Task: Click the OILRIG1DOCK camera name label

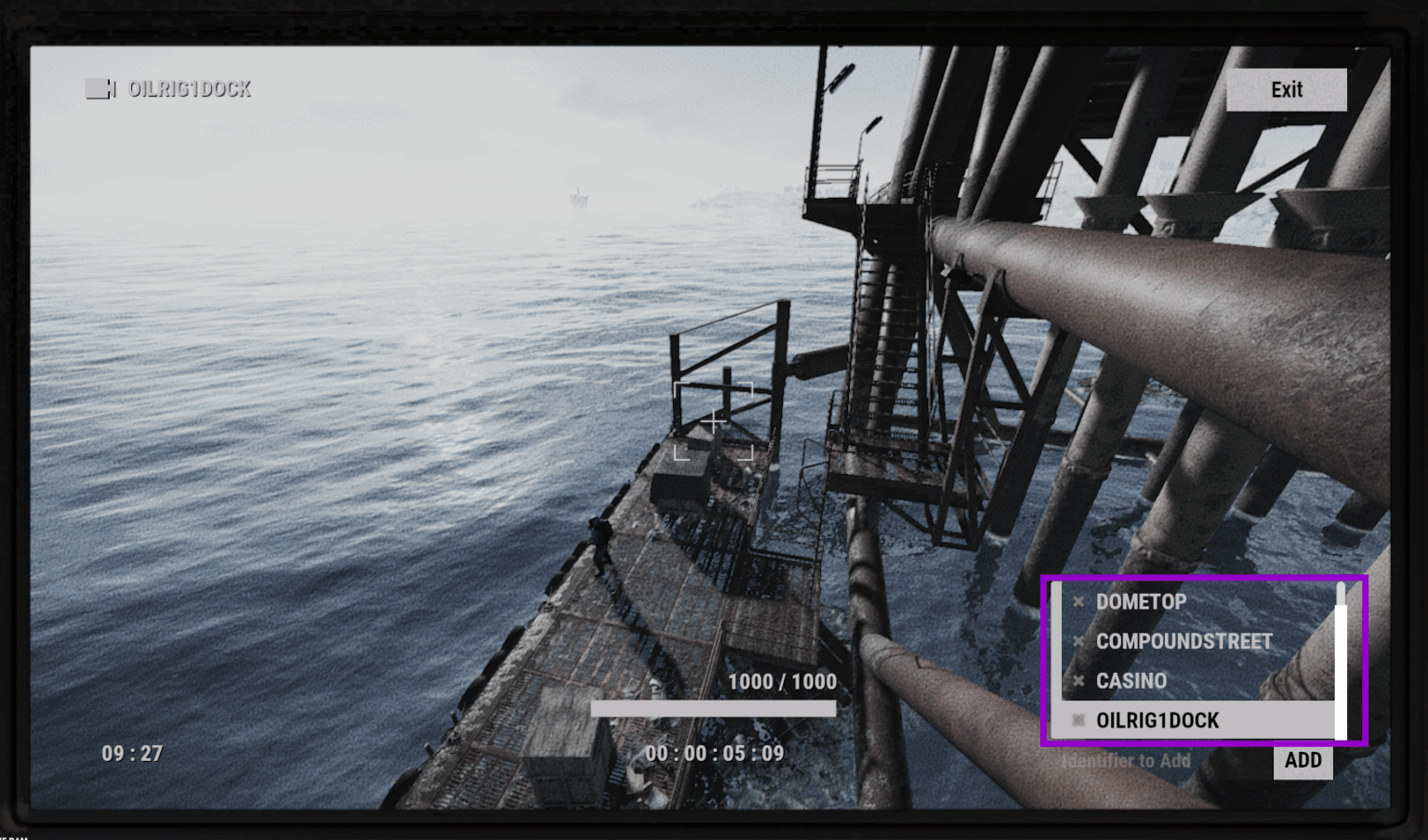Action: 189,89
